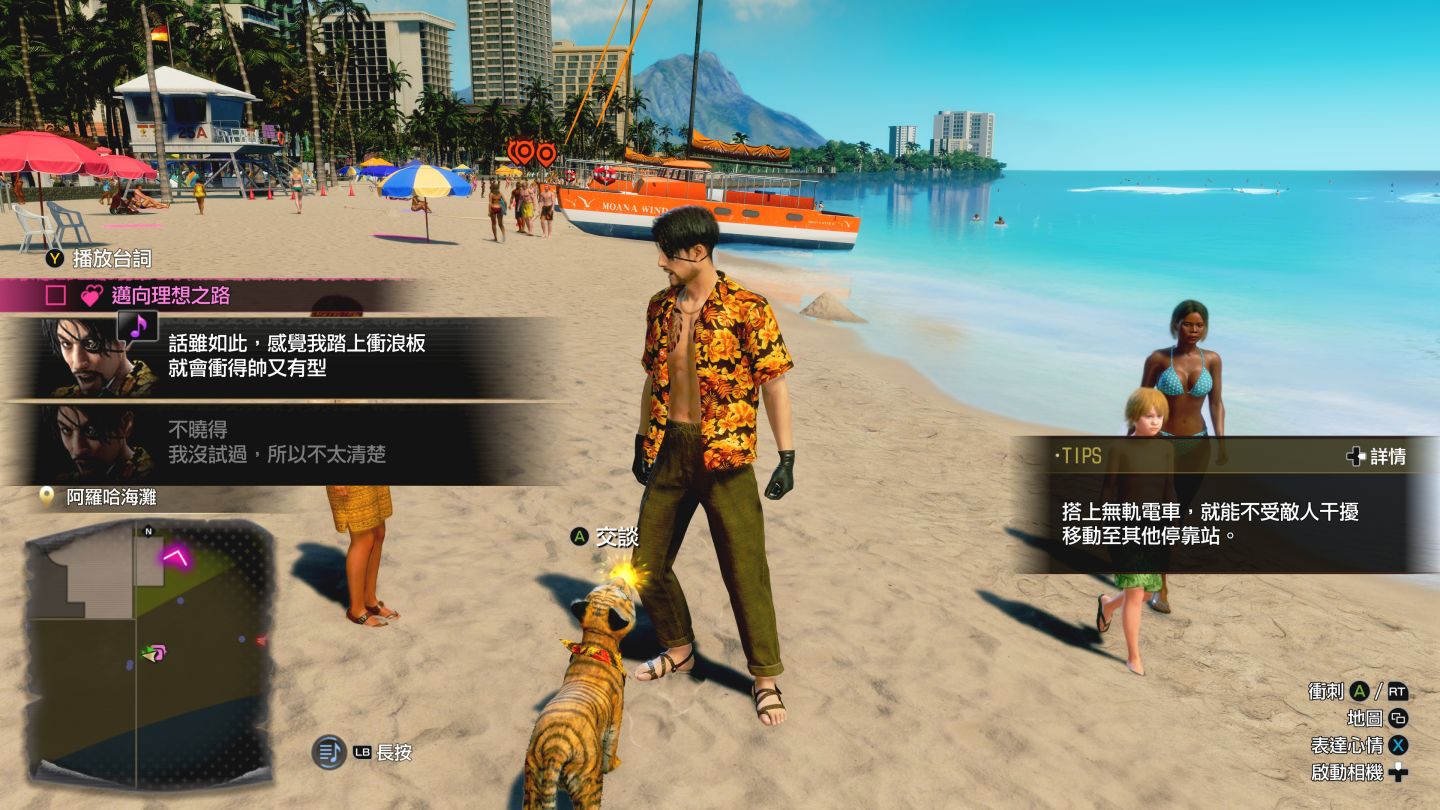
Task: Select the 不曉得 dialogue line
Action: [277, 442]
